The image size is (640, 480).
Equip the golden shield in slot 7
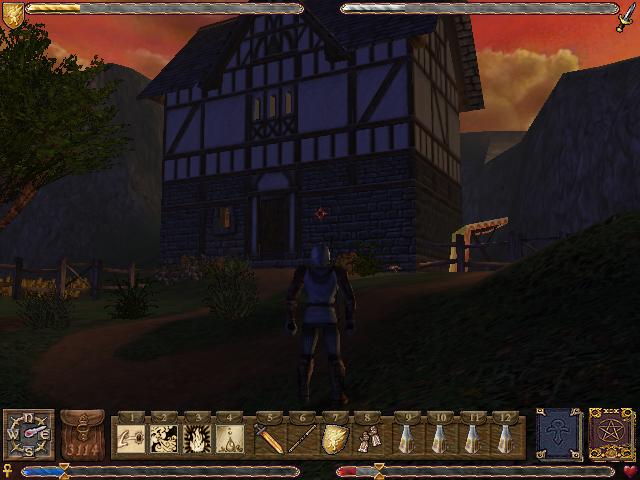(x=336, y=437)
